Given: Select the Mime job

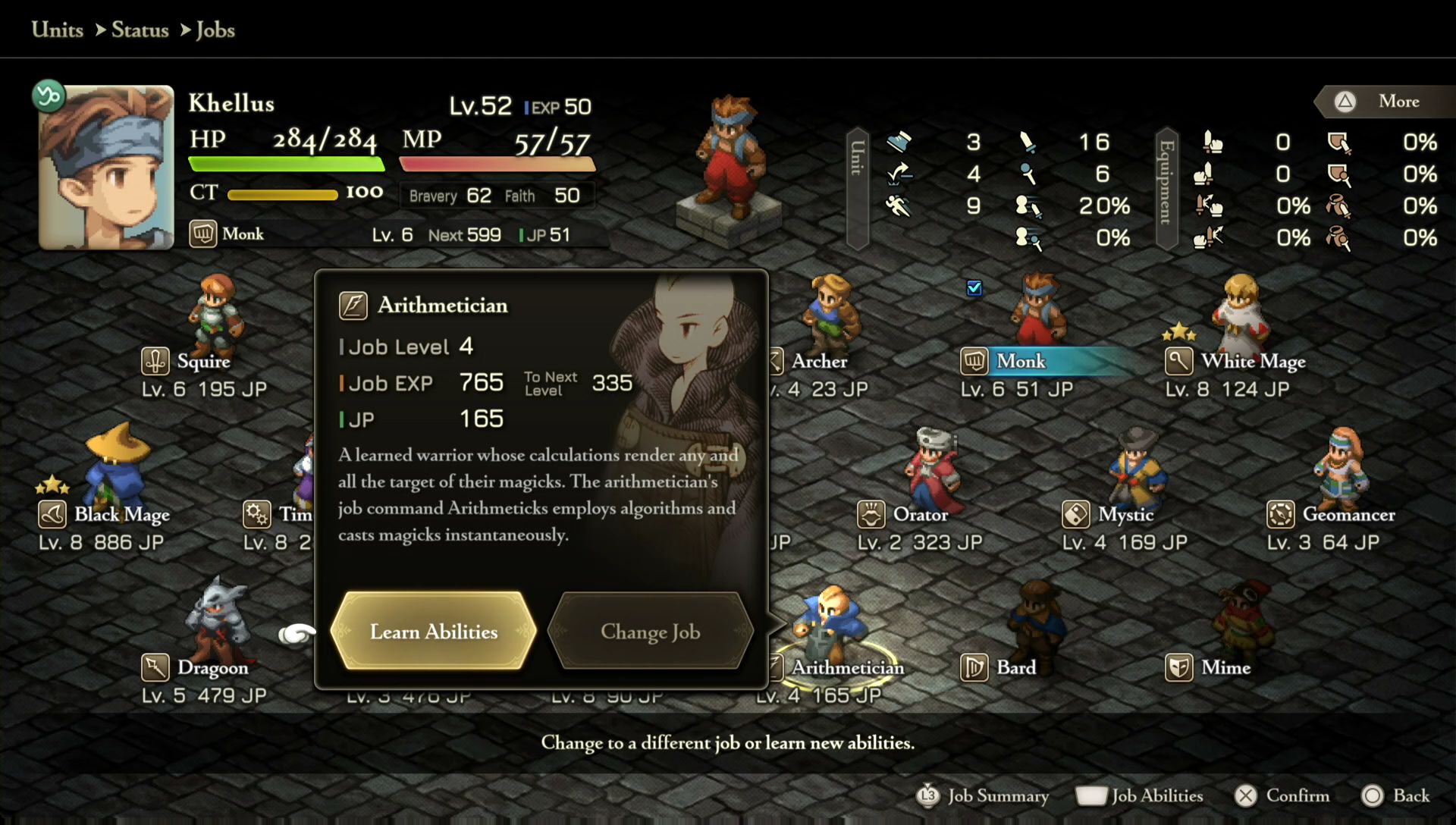Looking at the screenshot, I should pos(1225,667).
